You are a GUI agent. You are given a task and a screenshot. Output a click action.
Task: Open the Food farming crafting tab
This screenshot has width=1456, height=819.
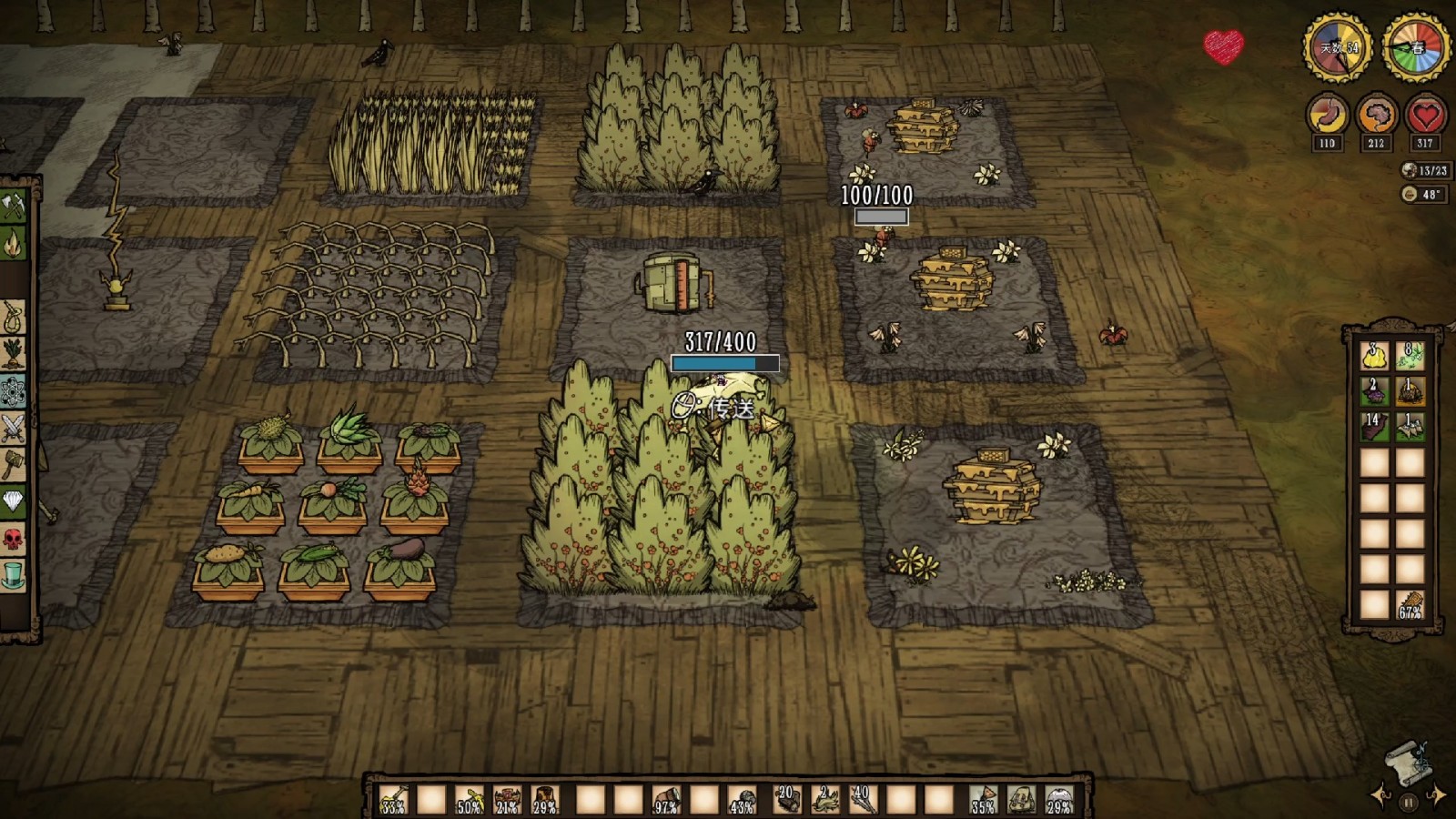click(x=13, y=354)
